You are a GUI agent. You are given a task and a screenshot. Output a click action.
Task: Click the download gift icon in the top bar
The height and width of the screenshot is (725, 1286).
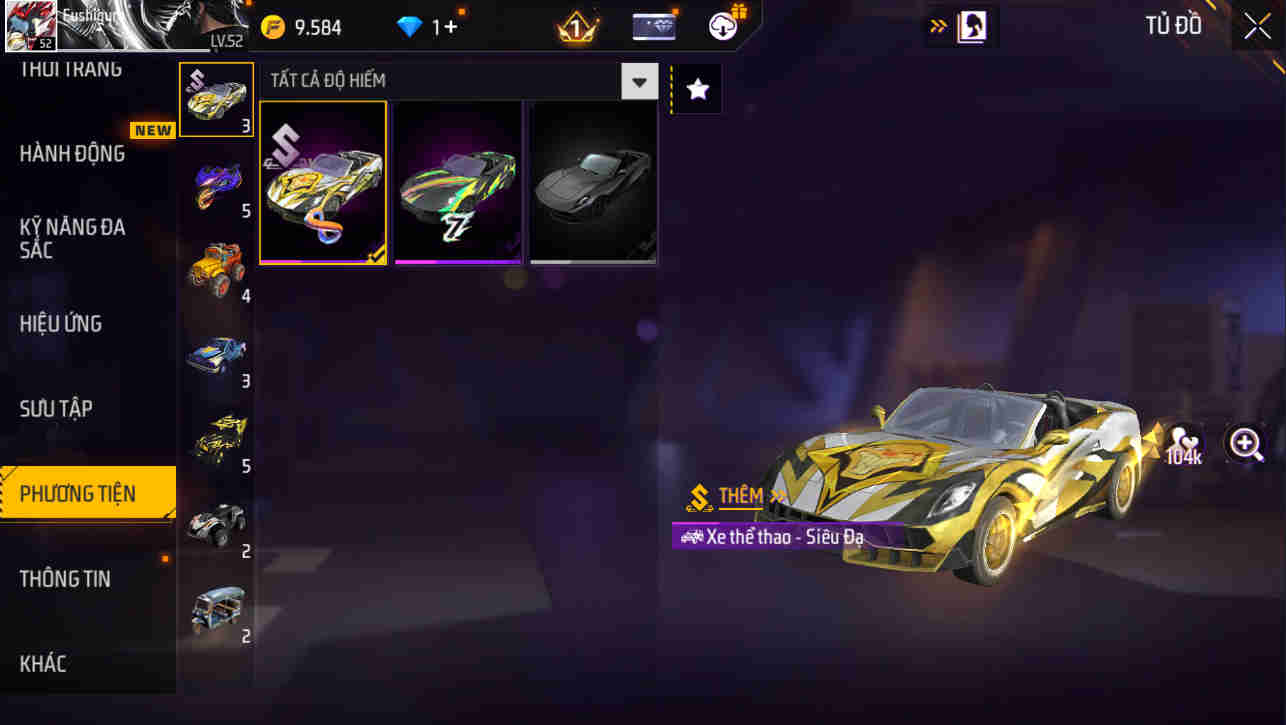(x=722, y=25)
